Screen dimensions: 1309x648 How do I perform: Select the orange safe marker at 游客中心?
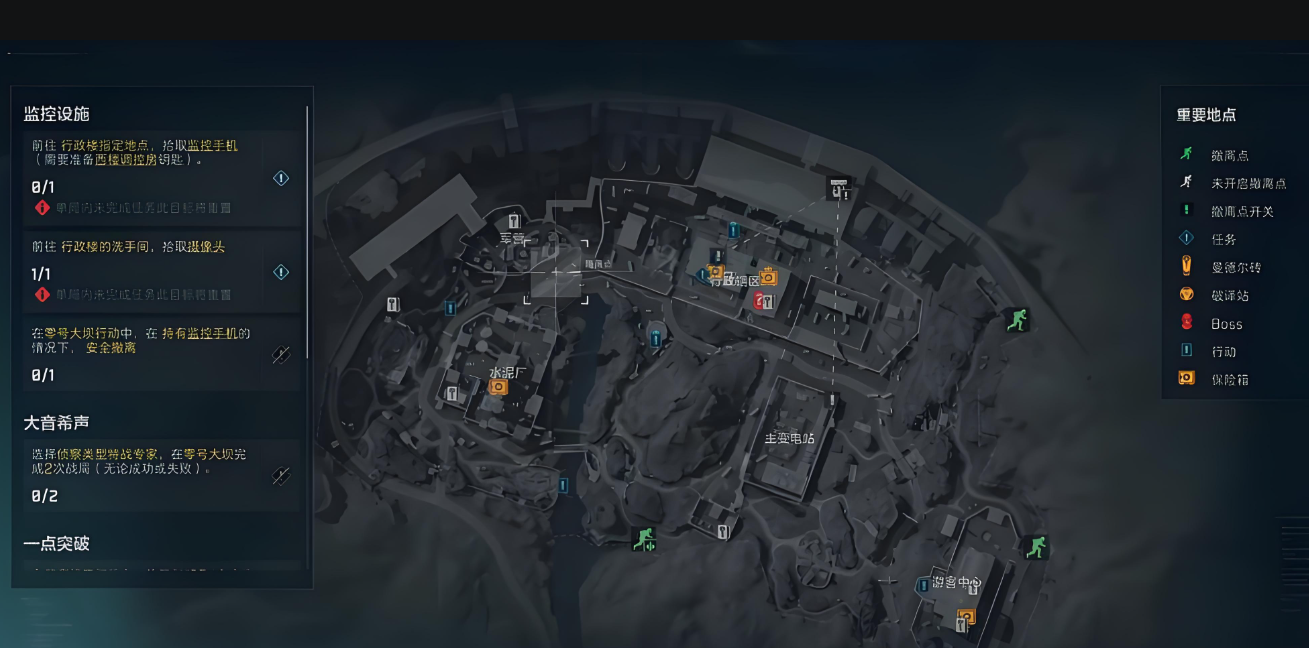click(966, 616)
